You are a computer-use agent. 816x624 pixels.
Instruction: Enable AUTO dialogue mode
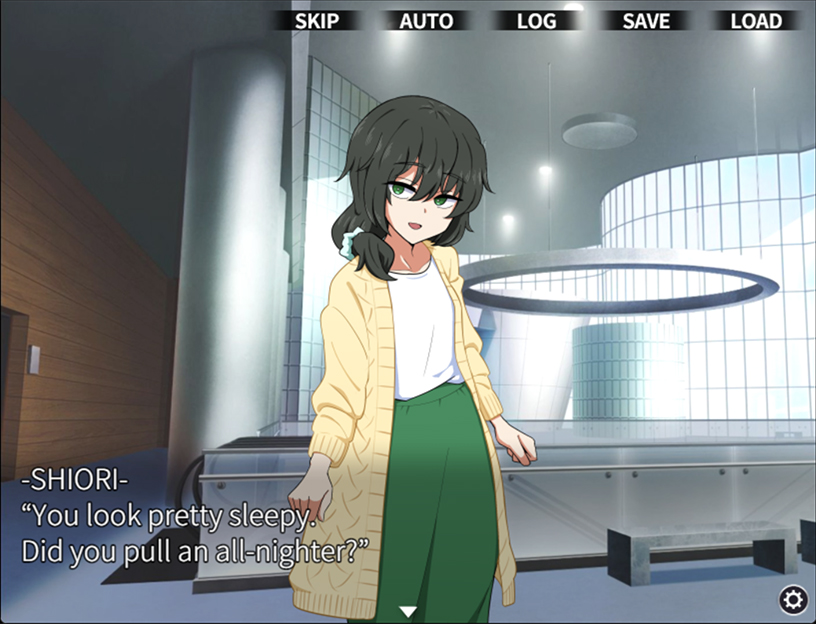(x=426, y=21)
